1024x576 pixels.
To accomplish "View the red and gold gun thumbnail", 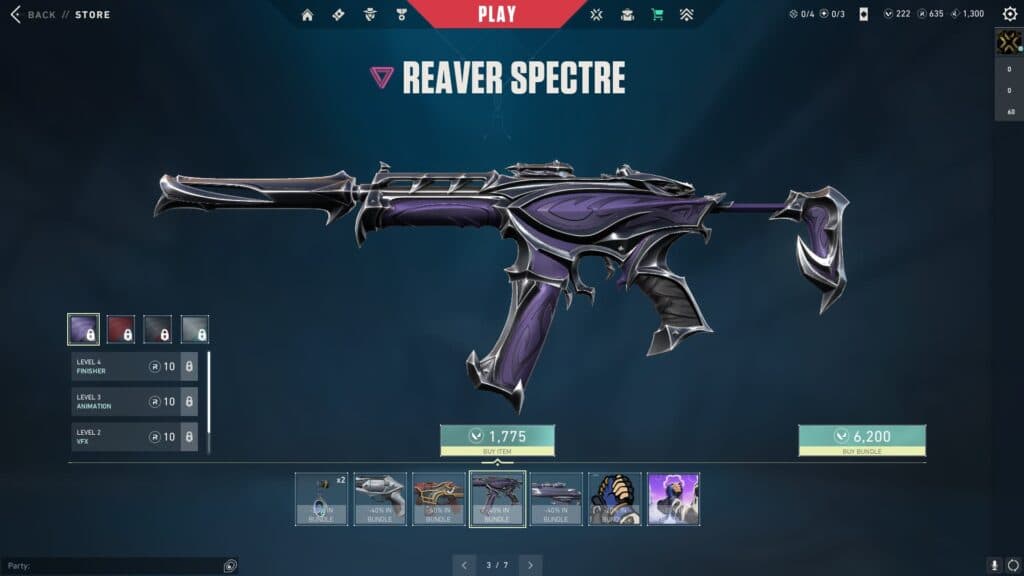I will (438, 498).
